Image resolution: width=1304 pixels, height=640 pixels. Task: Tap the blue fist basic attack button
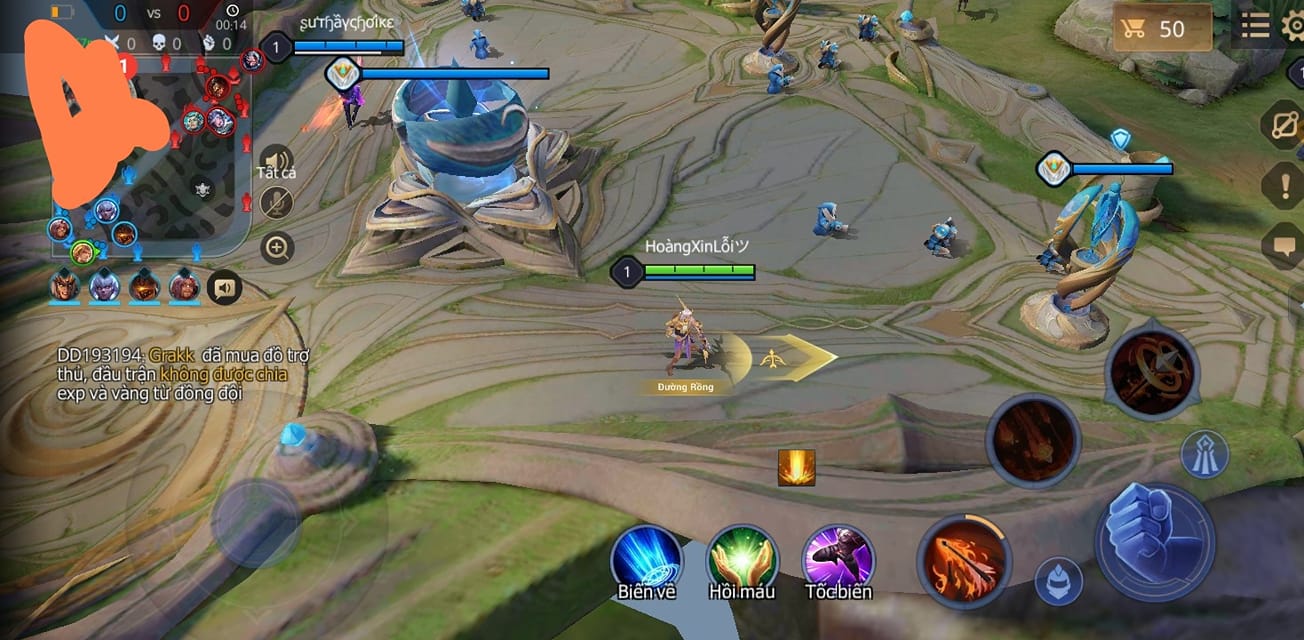[1155, 543]
